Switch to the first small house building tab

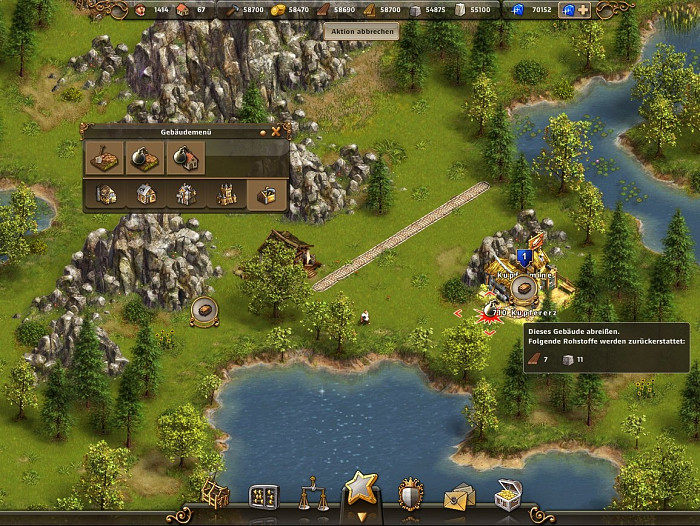point(105,194)
